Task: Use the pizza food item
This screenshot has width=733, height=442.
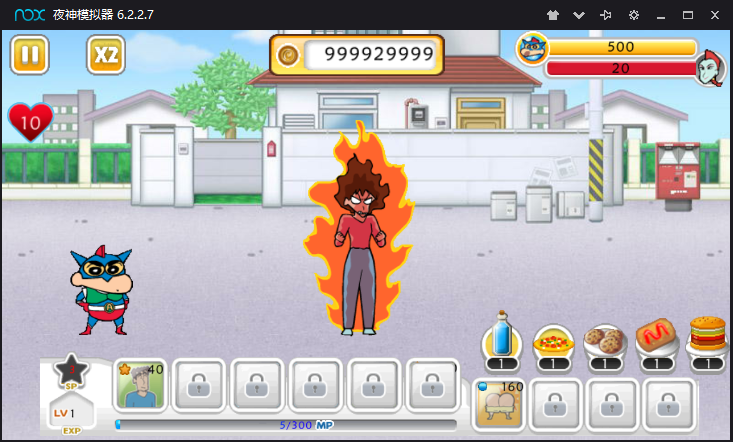Action: click(553, 342)
